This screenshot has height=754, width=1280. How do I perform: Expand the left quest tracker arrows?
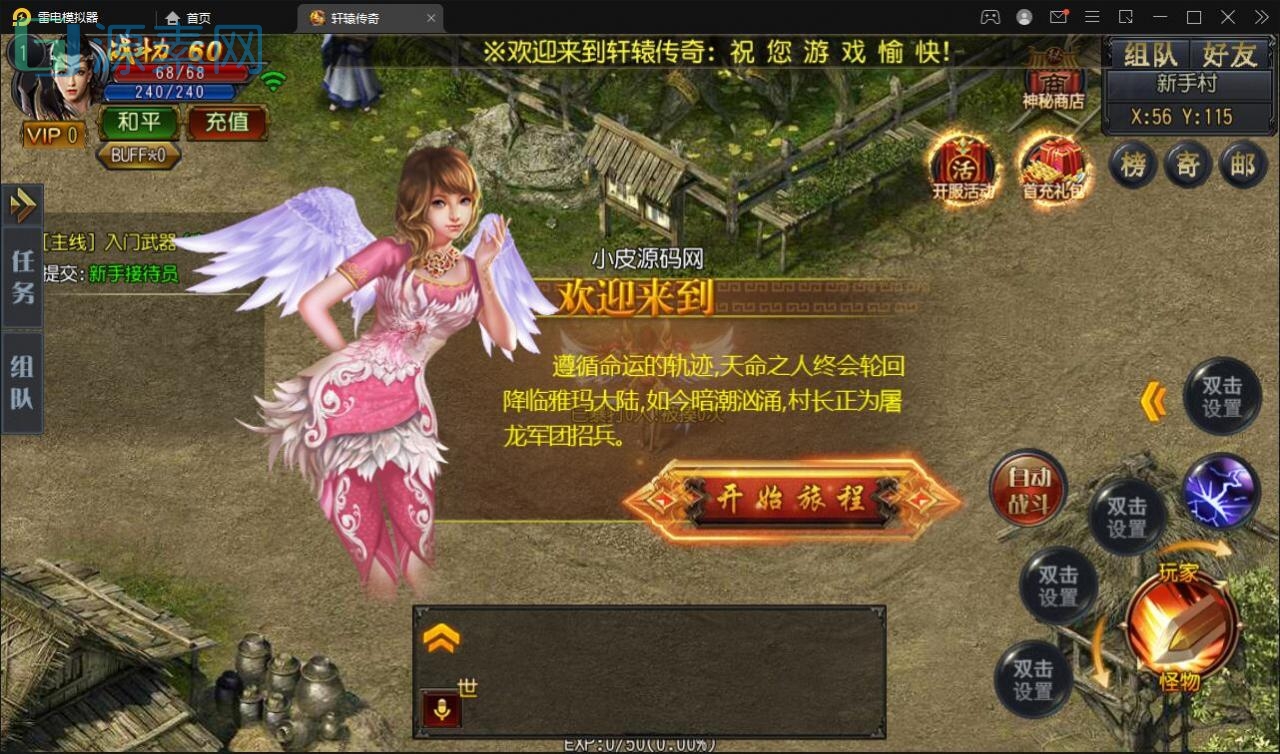coord(22,205)
